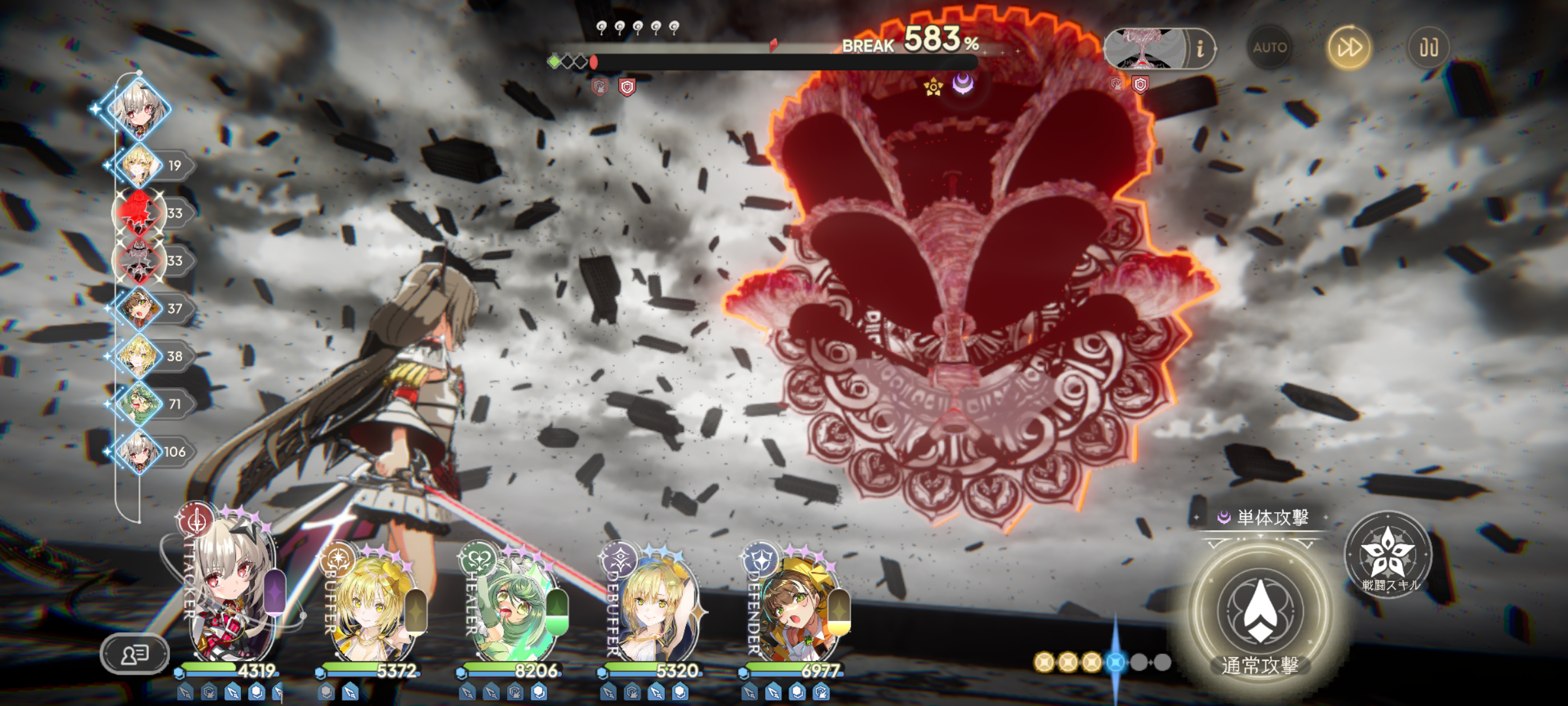Click the turn order entry numbered 37
Screen dimensions: 1568x706
[140, 309]
